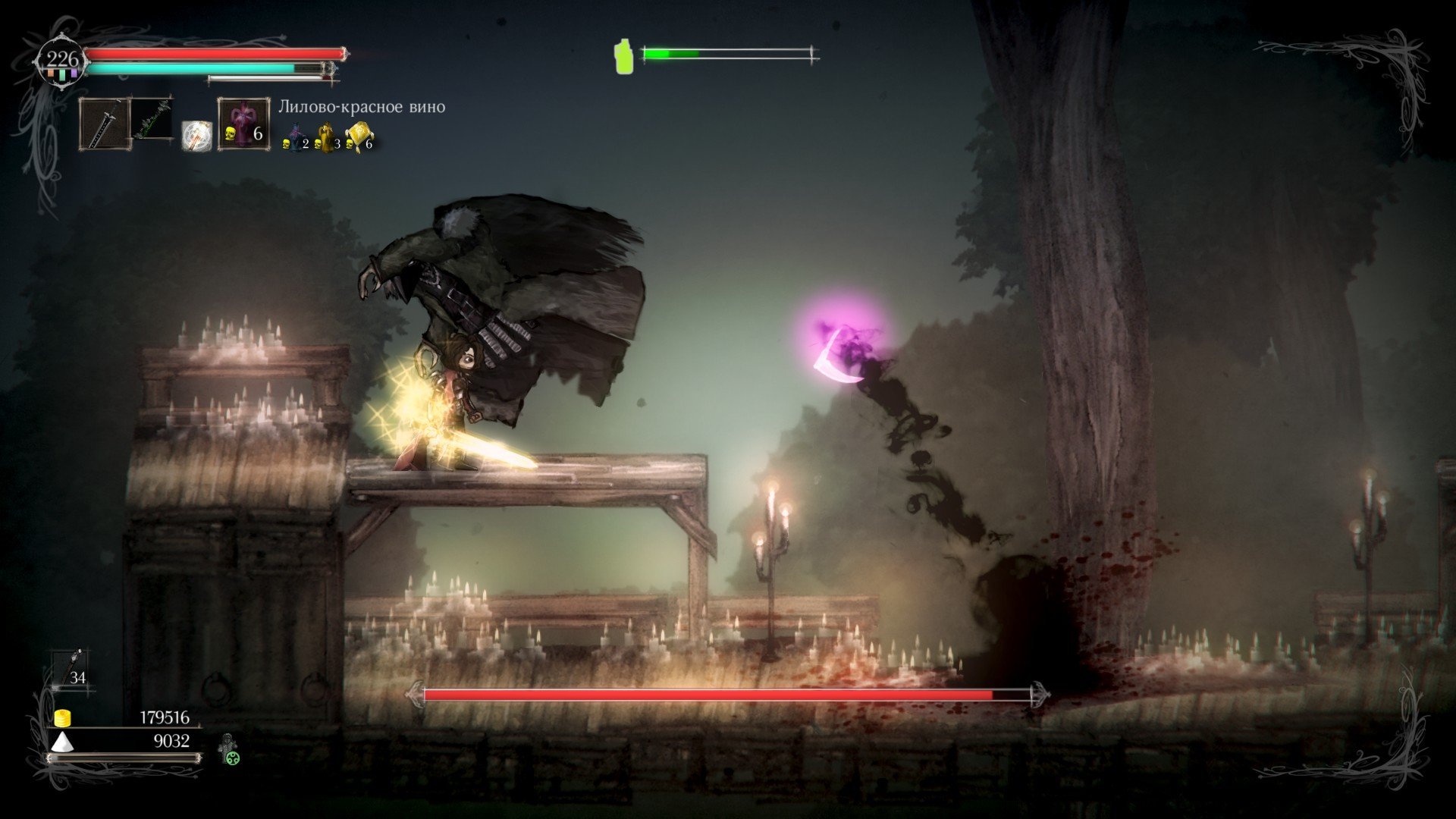Screen dimensions: 1456x819
Task: Select the greatsword weapon slot
Action: pyautogui.click(x=104, y=124)
